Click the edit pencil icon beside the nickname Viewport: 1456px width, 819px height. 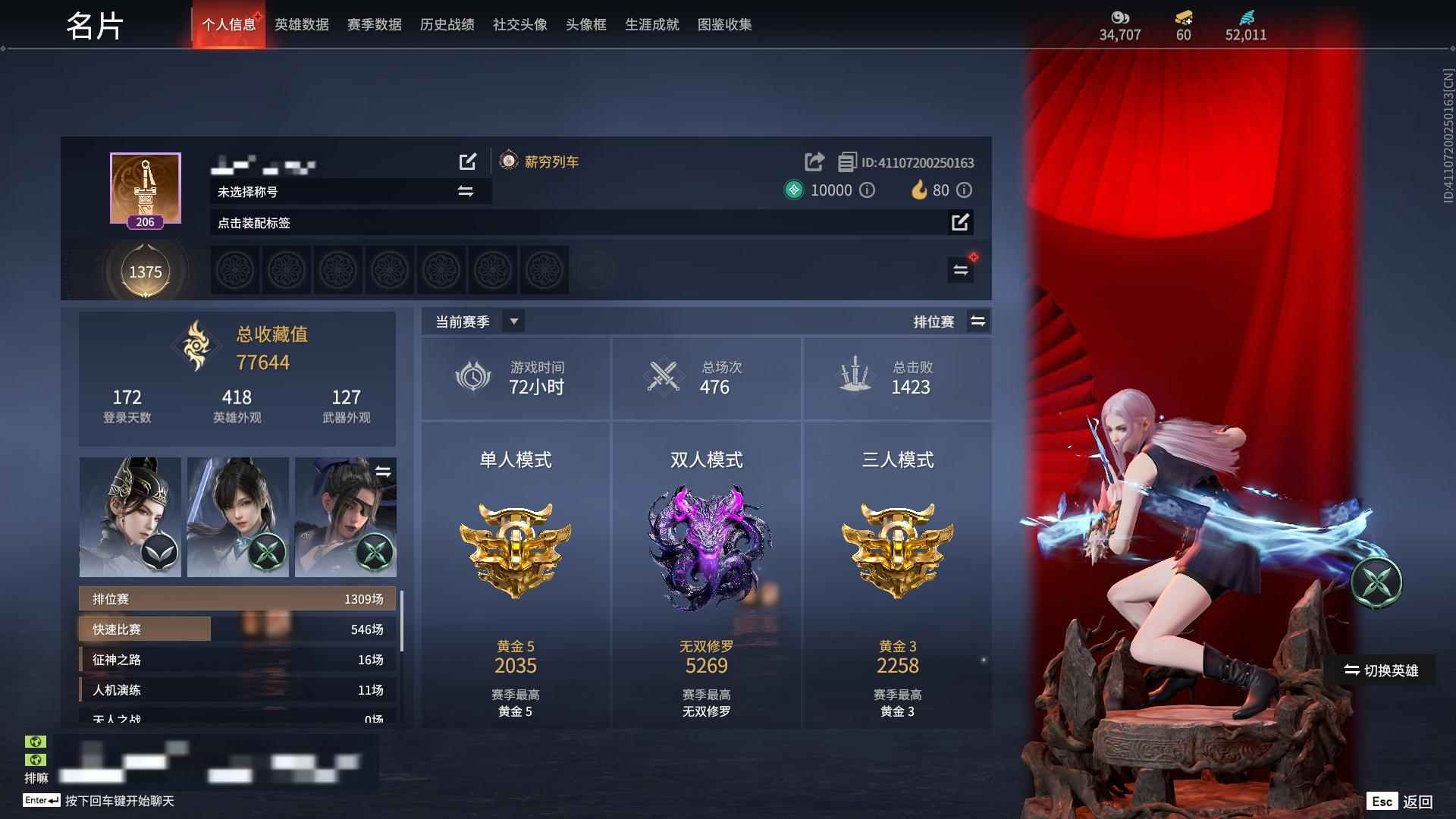tap(468, 161)
